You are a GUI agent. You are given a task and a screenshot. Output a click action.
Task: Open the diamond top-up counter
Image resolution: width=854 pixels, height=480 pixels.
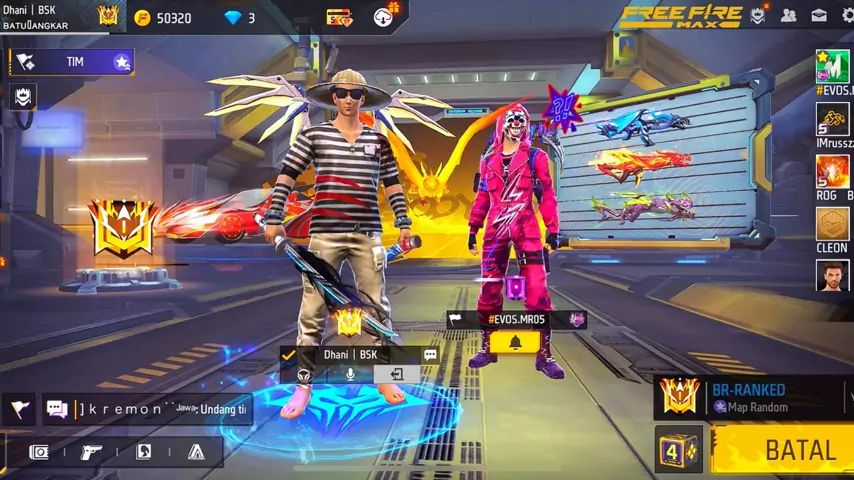(x=240, y=18)
